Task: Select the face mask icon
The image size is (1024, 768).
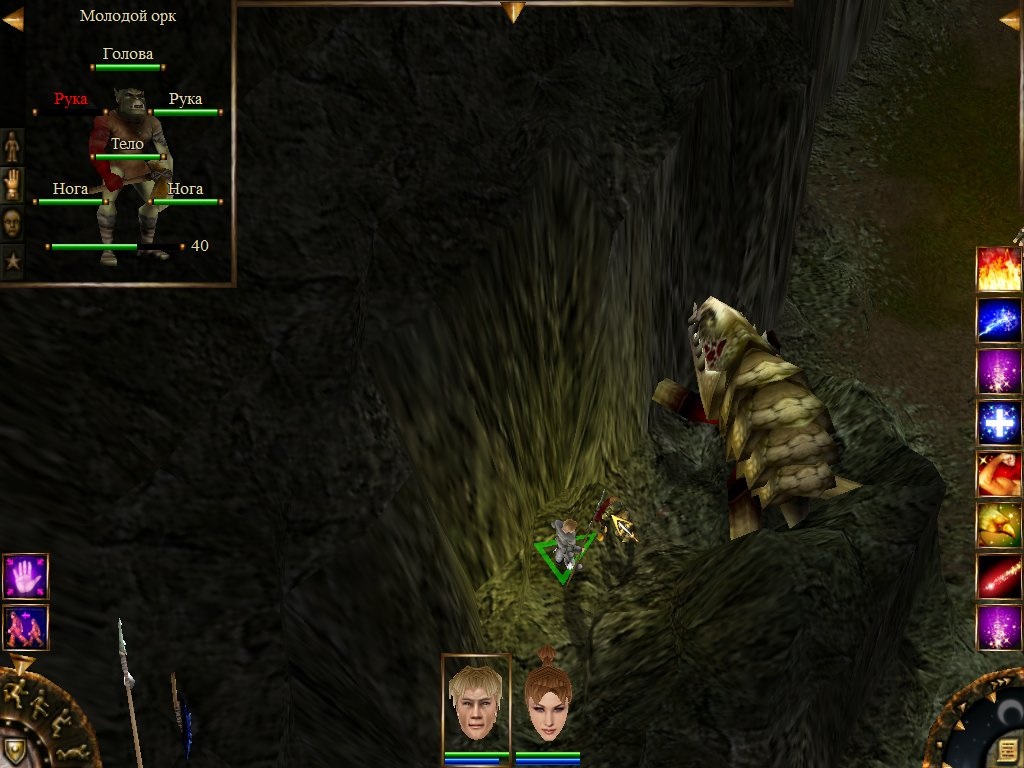Action: pos(12,223)
